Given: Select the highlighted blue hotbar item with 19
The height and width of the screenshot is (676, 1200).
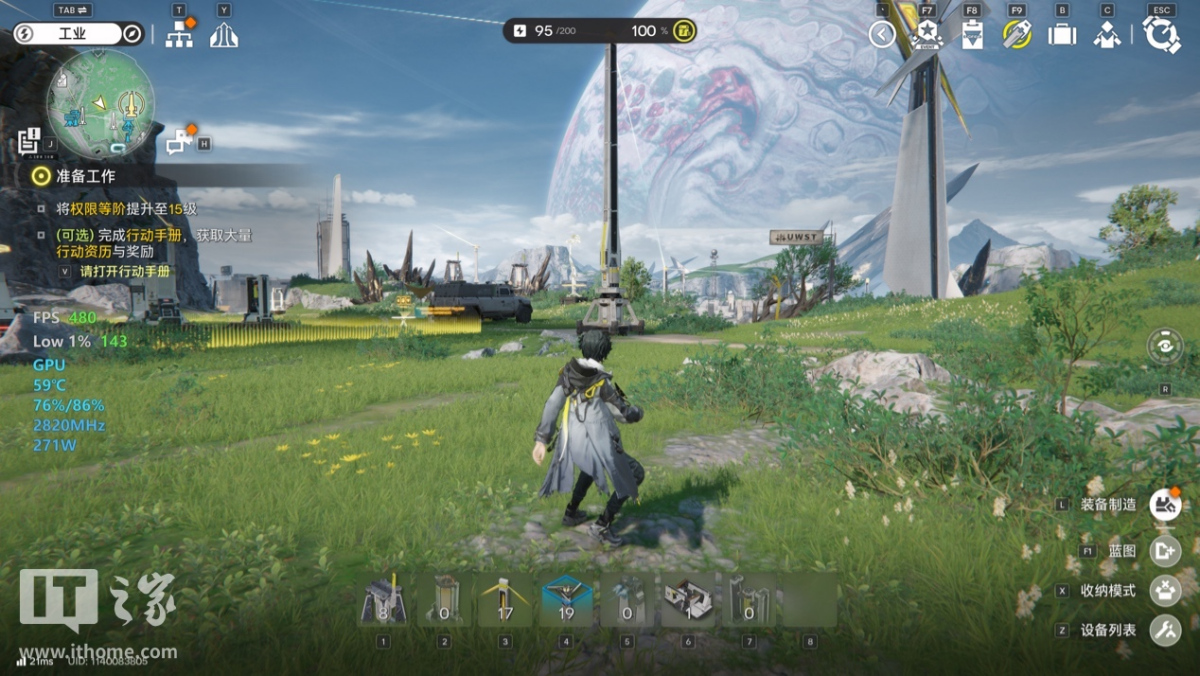Looking at the screenshot, I should tap(567, 600).
